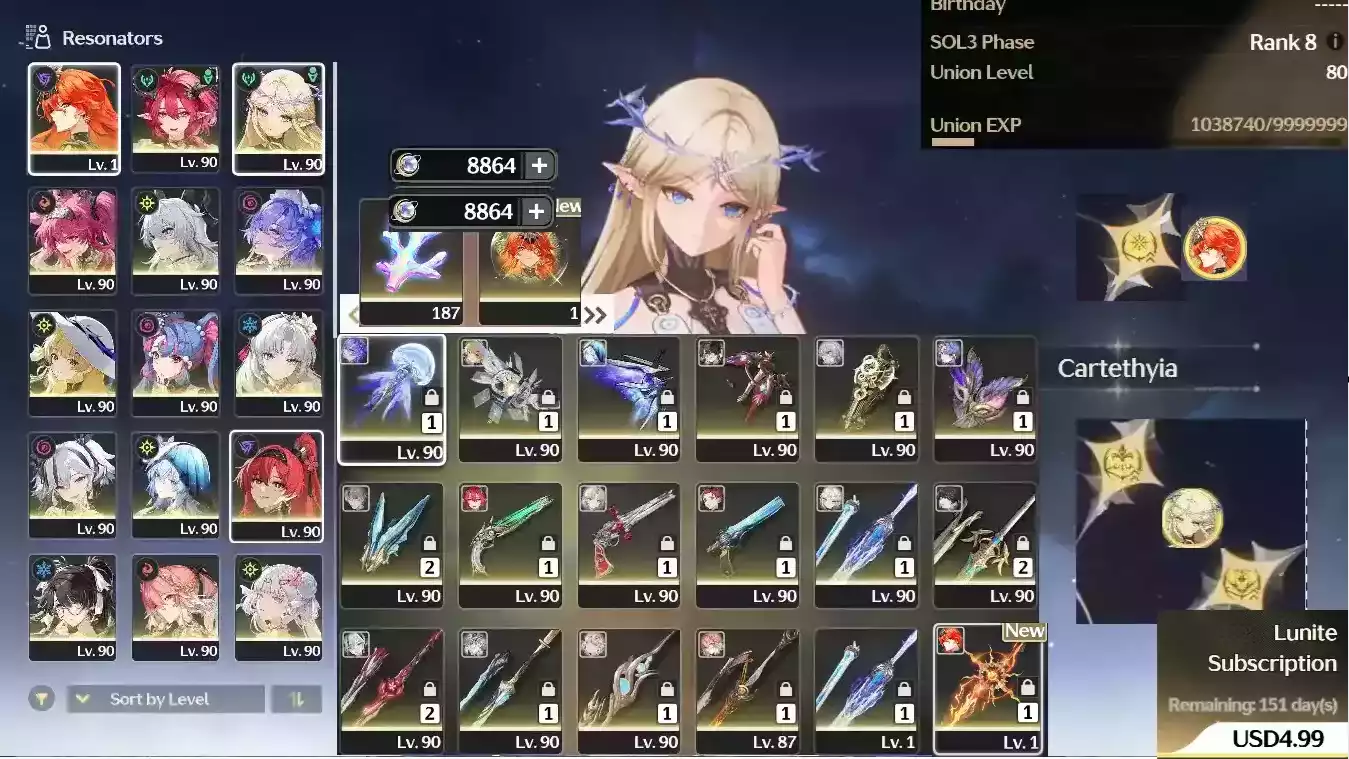Screen dimensions: 1349x759
Task: Select the orange-haired Lv. 1 resonator portrait
Action: pyautogui.click(x=74, y=118)
